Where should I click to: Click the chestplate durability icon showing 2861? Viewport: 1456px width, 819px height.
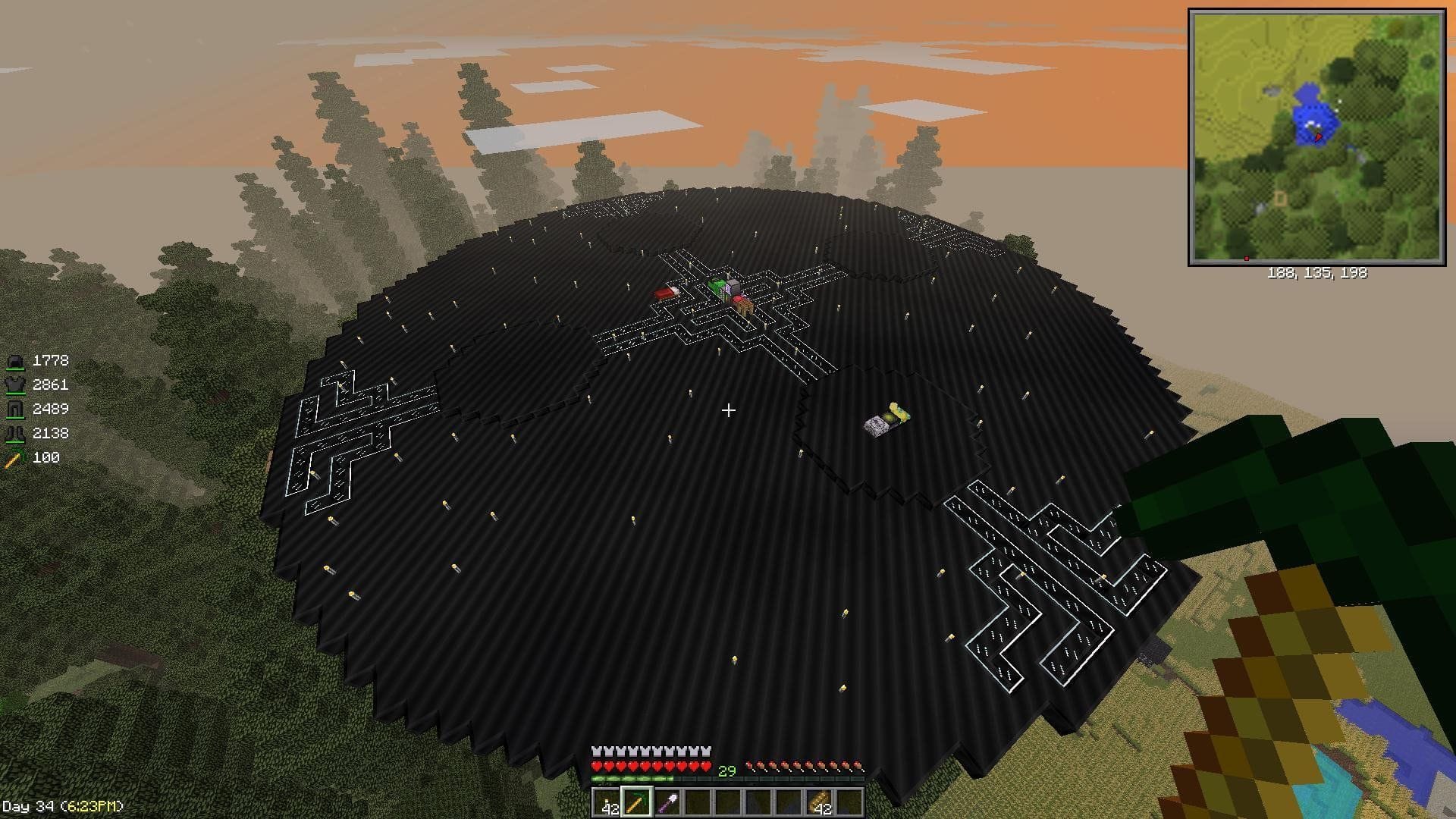(17, 385)
